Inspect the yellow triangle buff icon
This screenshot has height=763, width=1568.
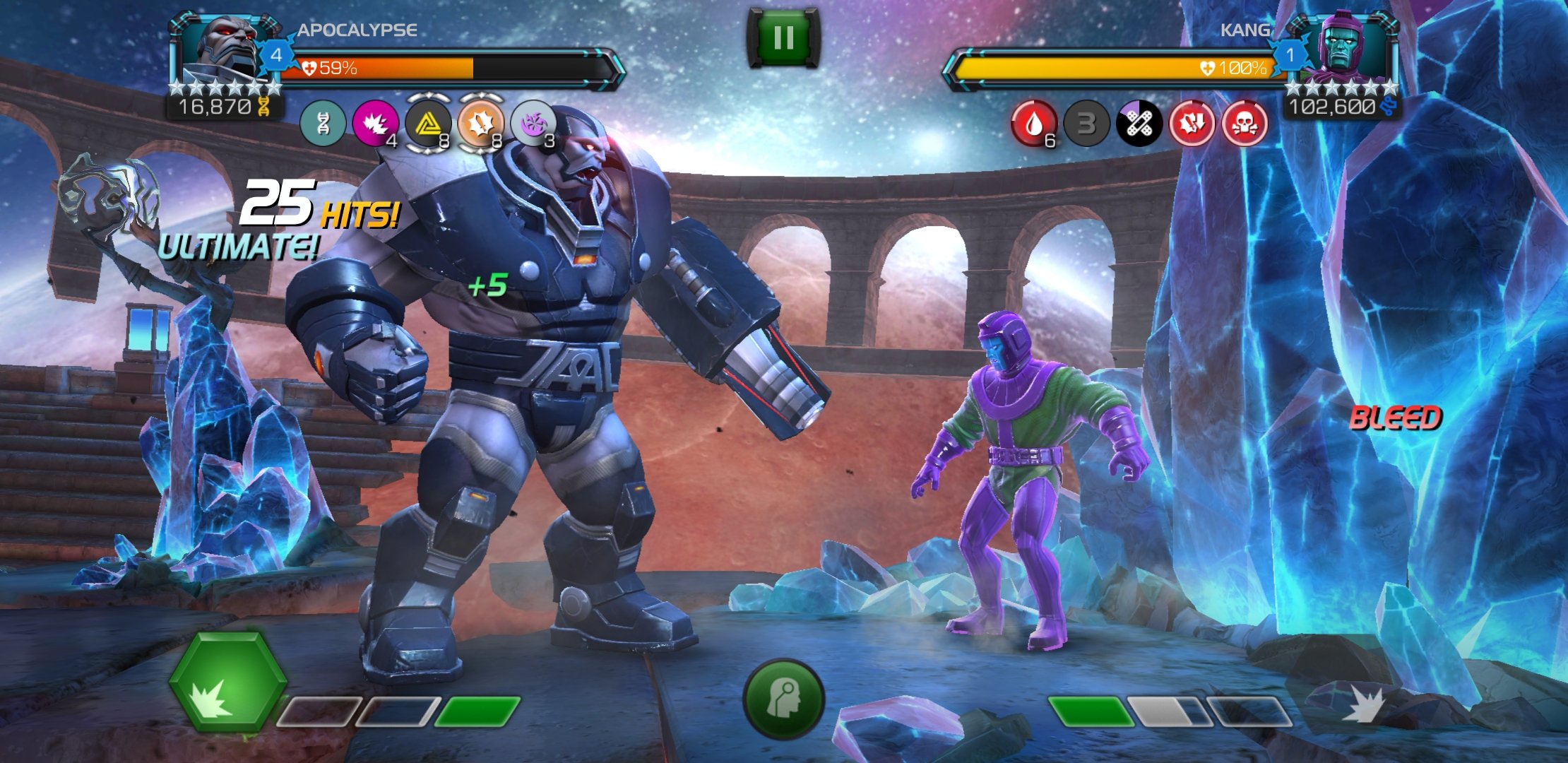[427, 124]
